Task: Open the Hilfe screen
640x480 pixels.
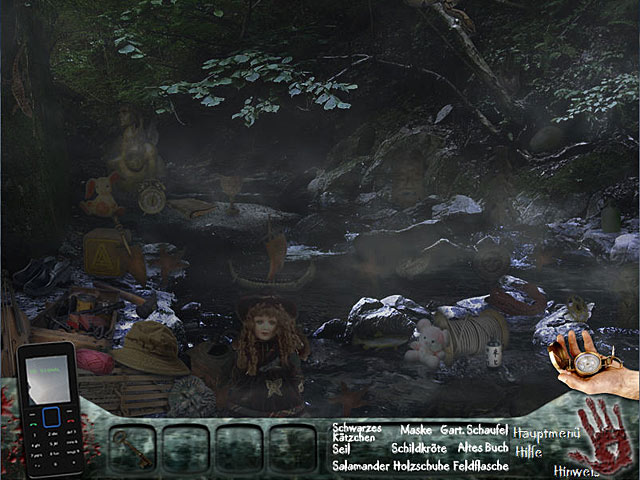Action: (x=529, y=451)
